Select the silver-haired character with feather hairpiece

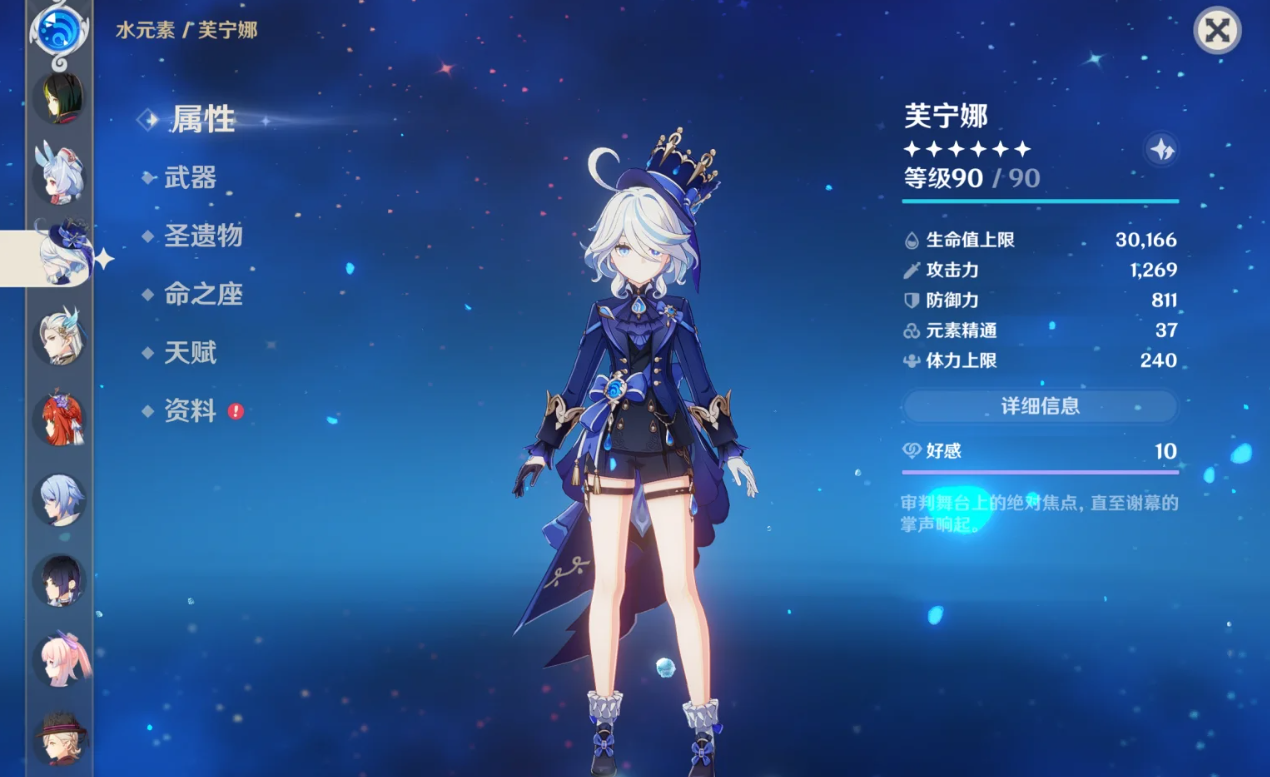(x=62, y=336)
